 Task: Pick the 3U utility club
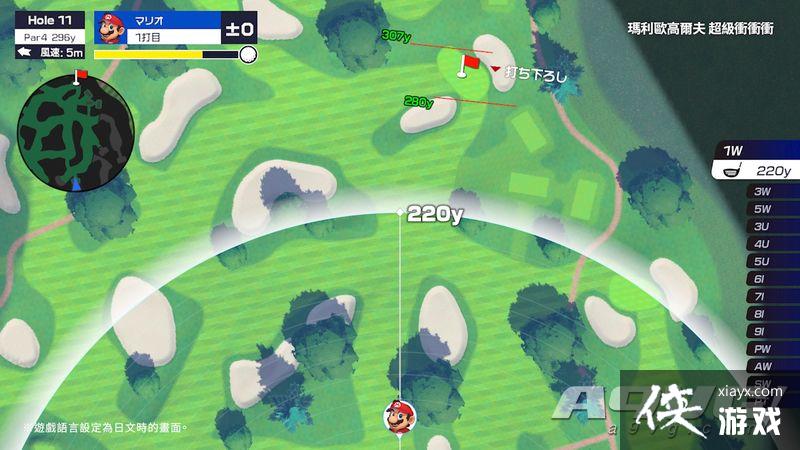762,226
